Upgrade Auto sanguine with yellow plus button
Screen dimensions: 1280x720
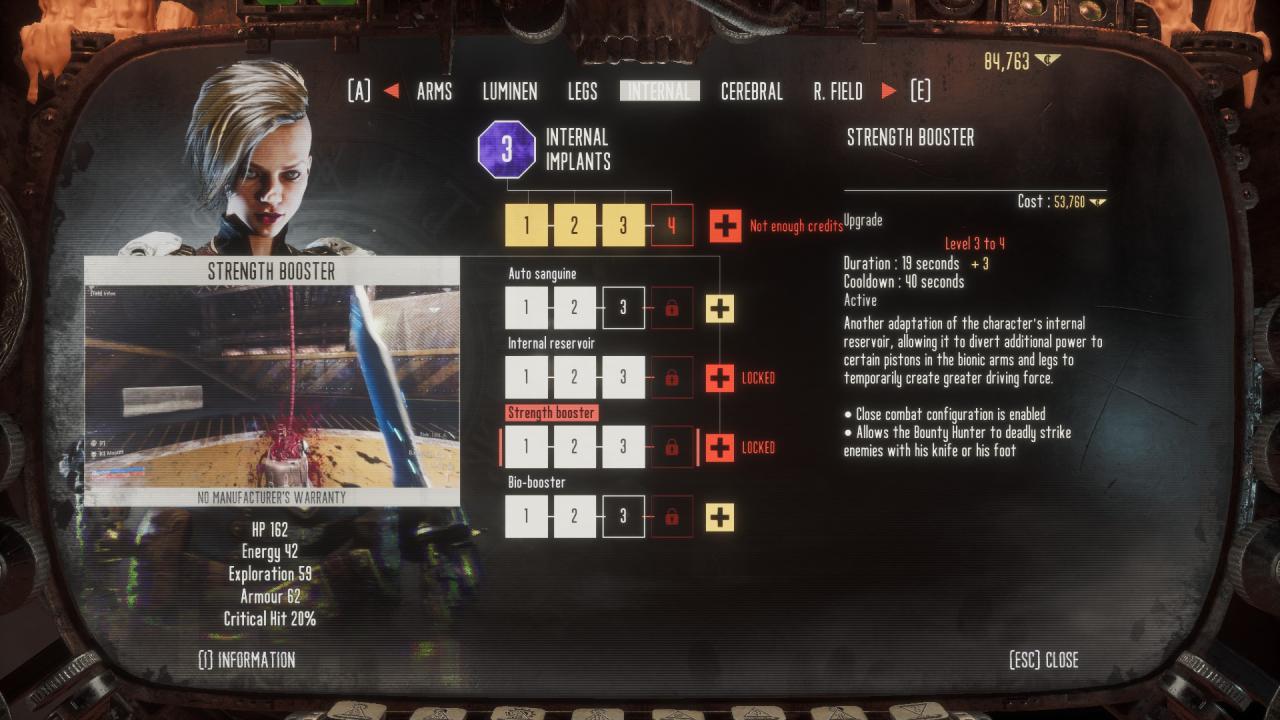point(720,308)
